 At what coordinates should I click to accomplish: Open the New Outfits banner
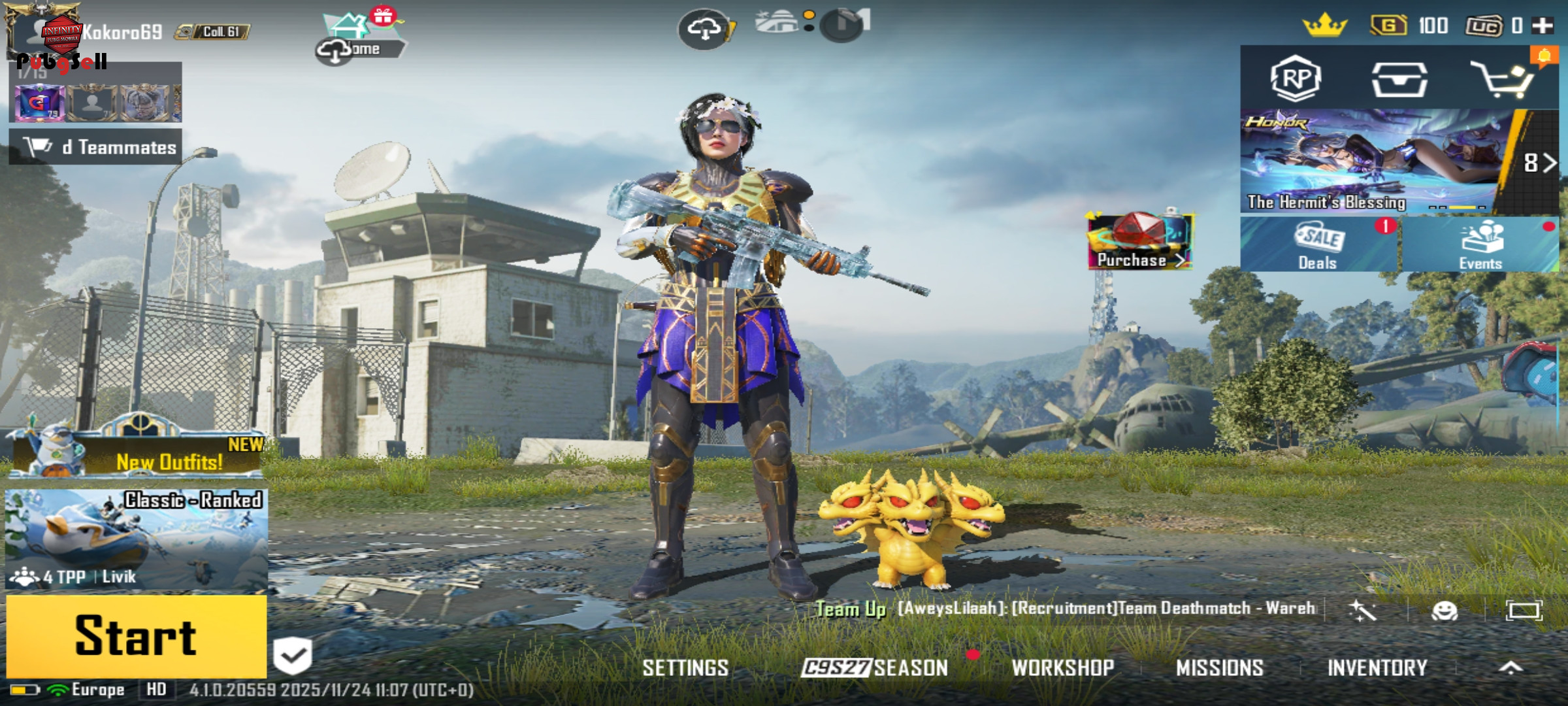point(137,452)
